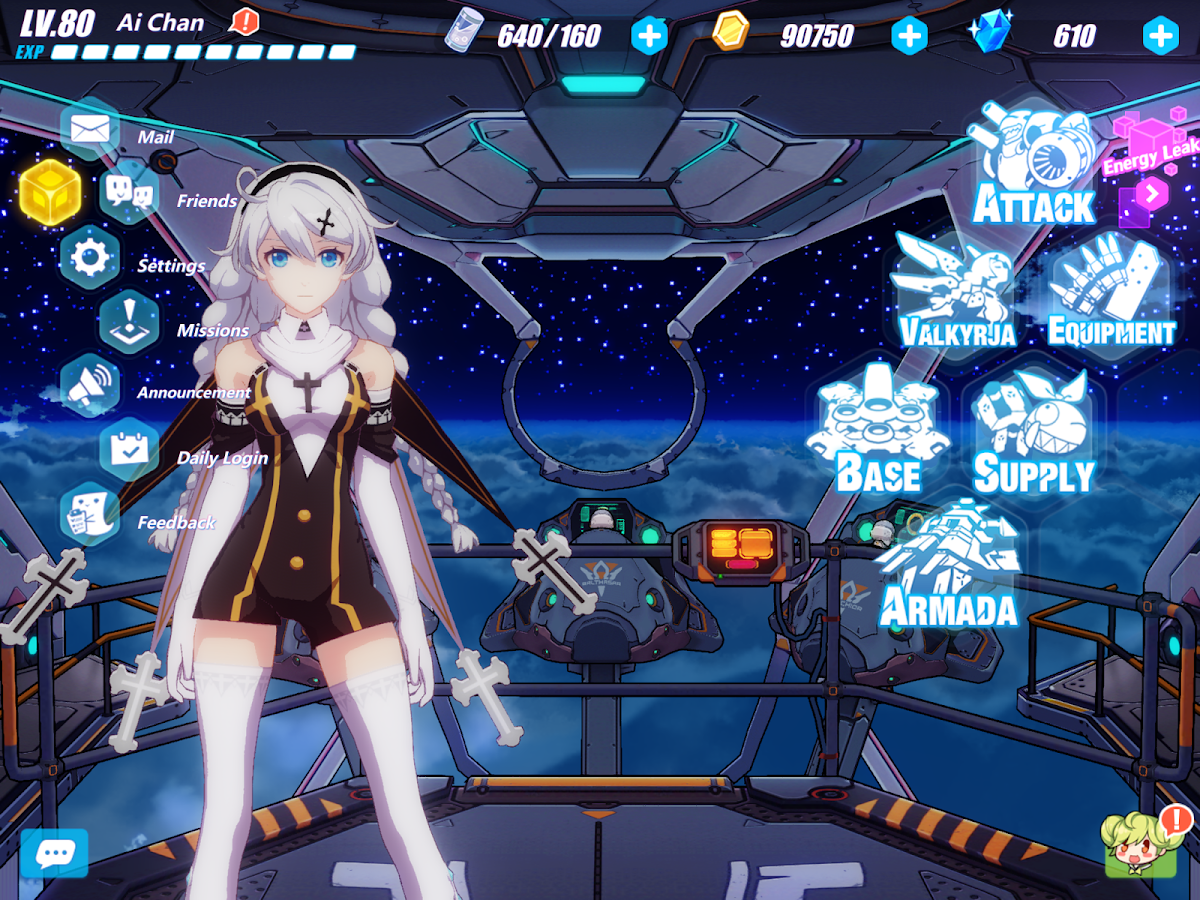This screenshot has height=900, width=1200.
Task: Open the Mail inbox
Action: (x=90, y=129)
